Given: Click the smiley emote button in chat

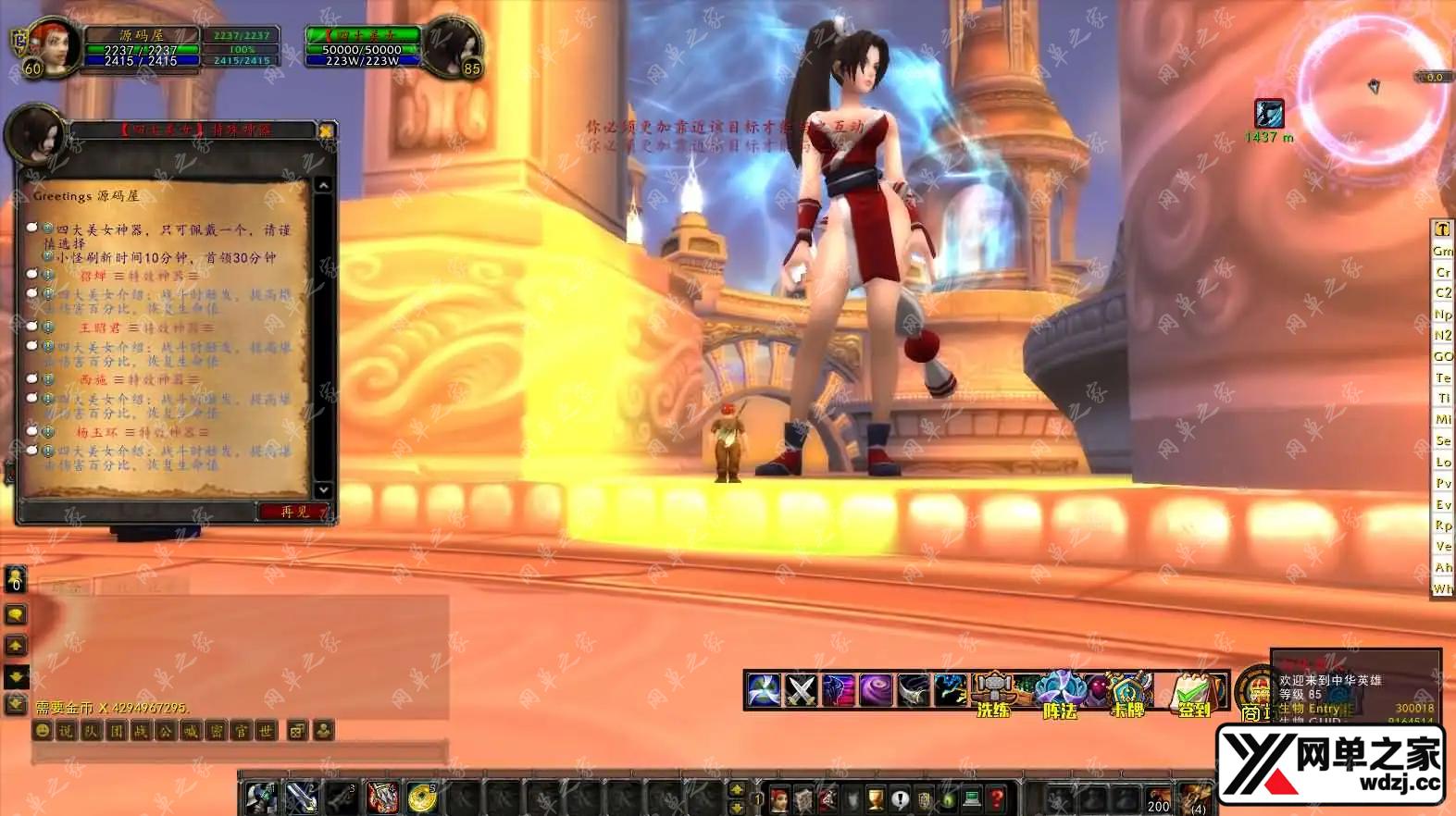Looking at the screenshot, I should point(43,731).
